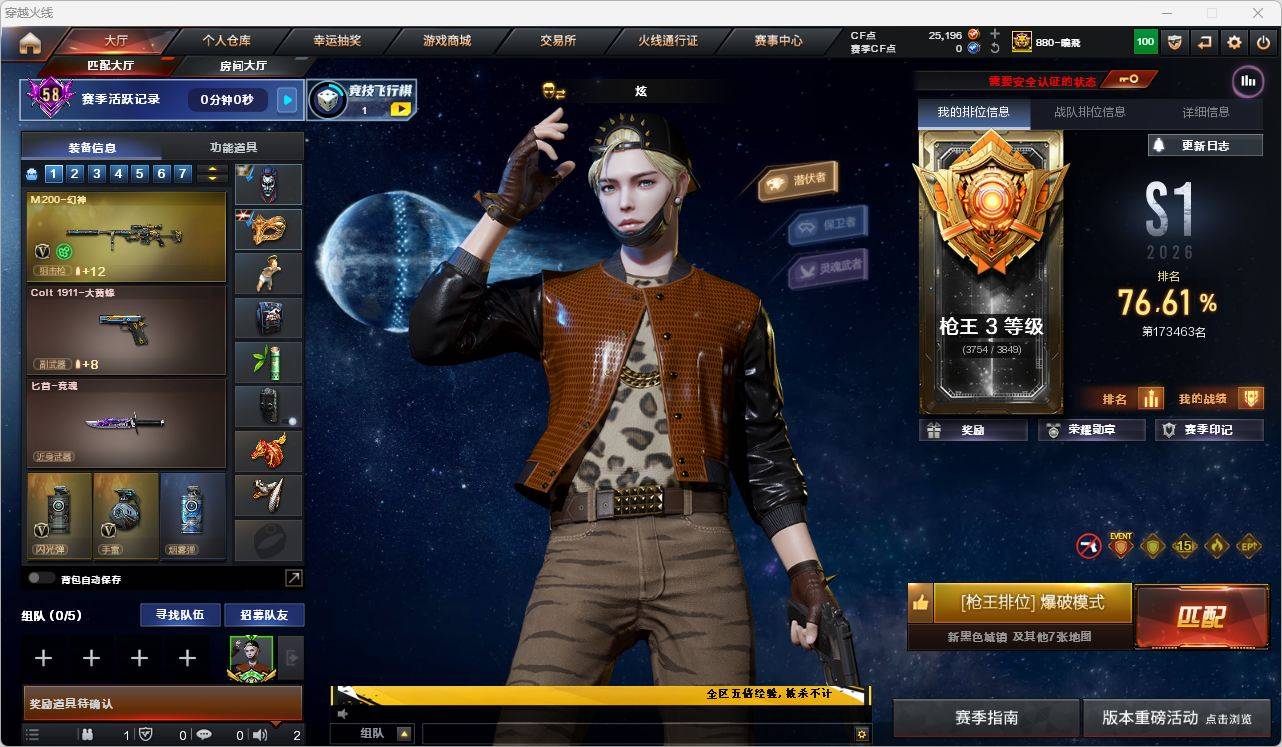This screenshot has width=1282, height=747.
Task: Click 招募队友 to recruit teammates
Action: point(264,615)
